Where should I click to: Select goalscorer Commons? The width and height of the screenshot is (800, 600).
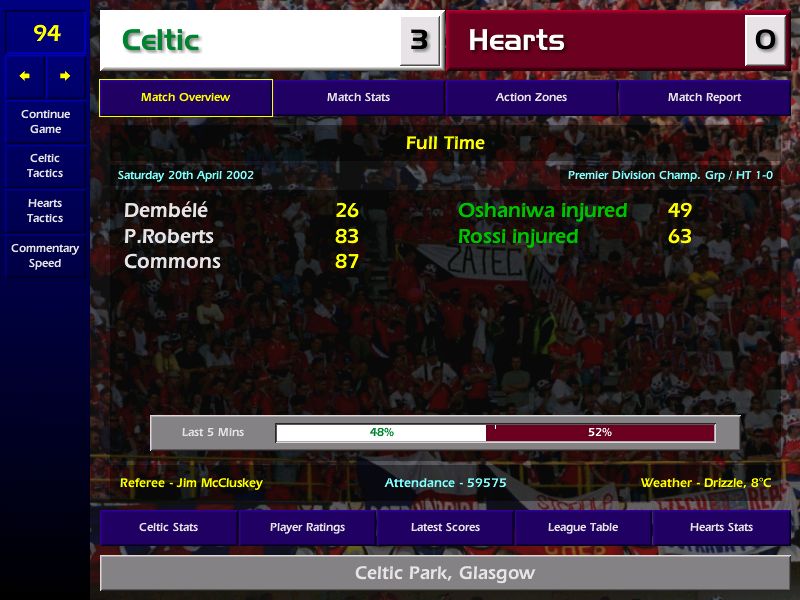[172, 262]
